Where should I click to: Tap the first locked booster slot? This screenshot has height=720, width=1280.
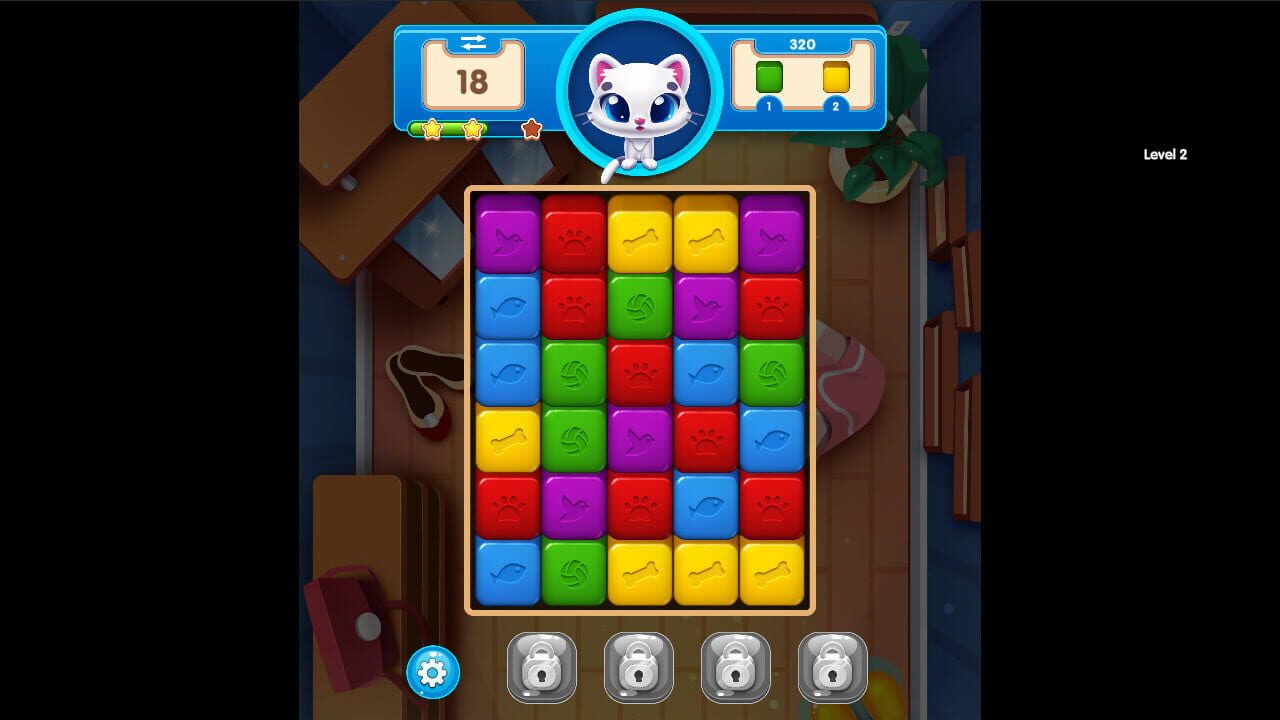point(541,663)
